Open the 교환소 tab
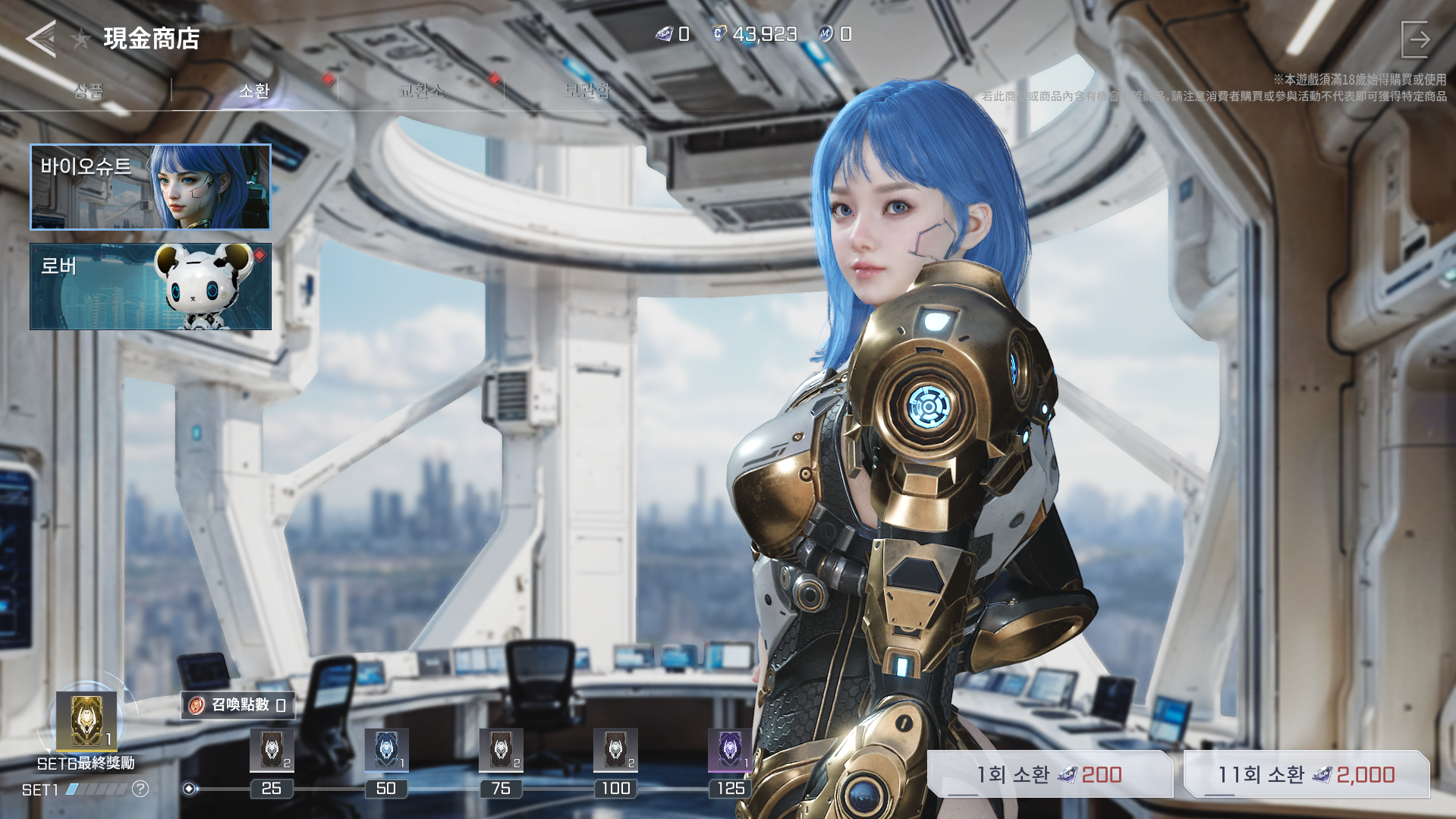Image resolution: width=1456 pixels, height=819 pixels. [x=421, y=91]
